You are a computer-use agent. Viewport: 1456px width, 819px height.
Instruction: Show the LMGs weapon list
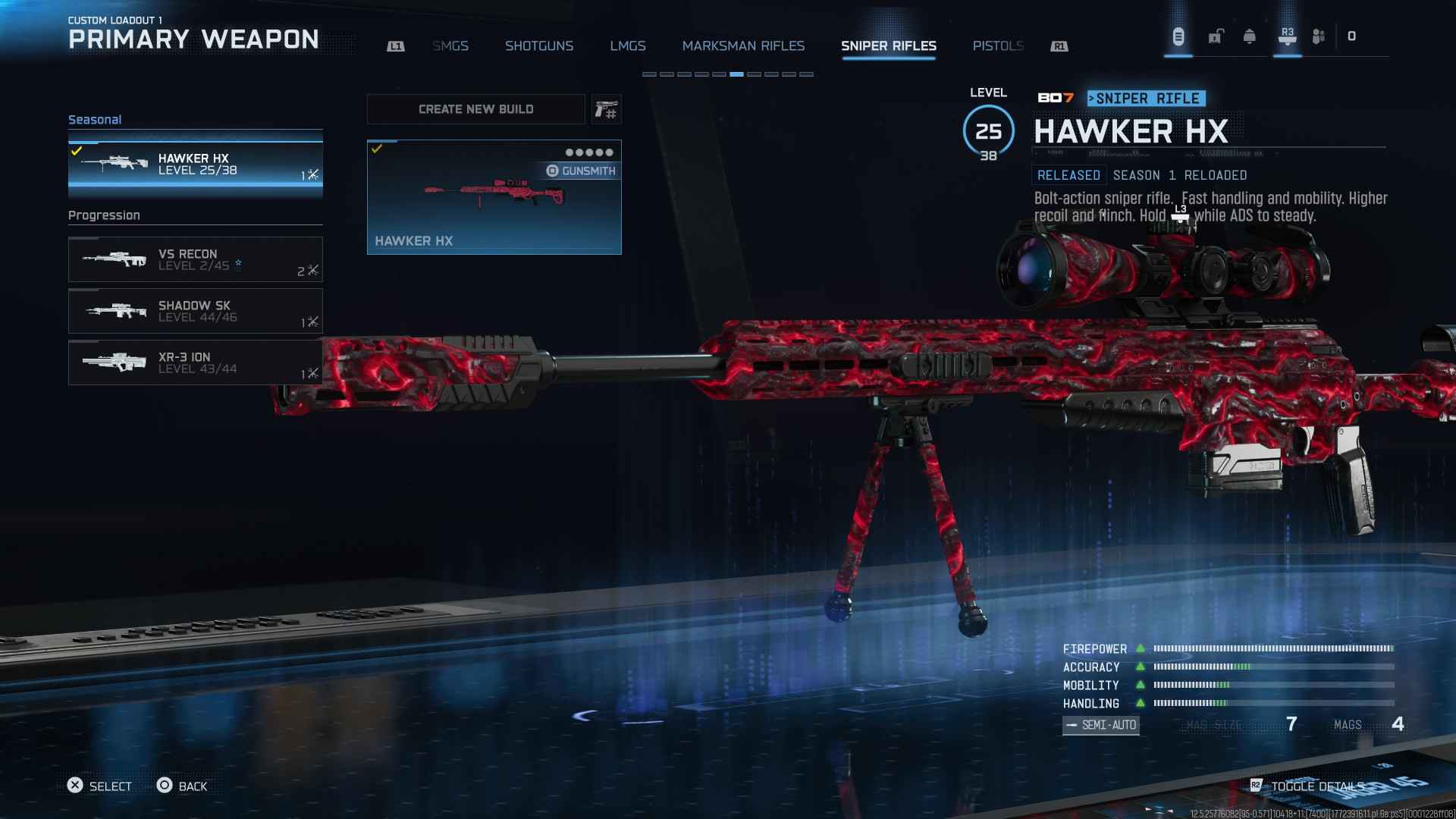[628, 46]
